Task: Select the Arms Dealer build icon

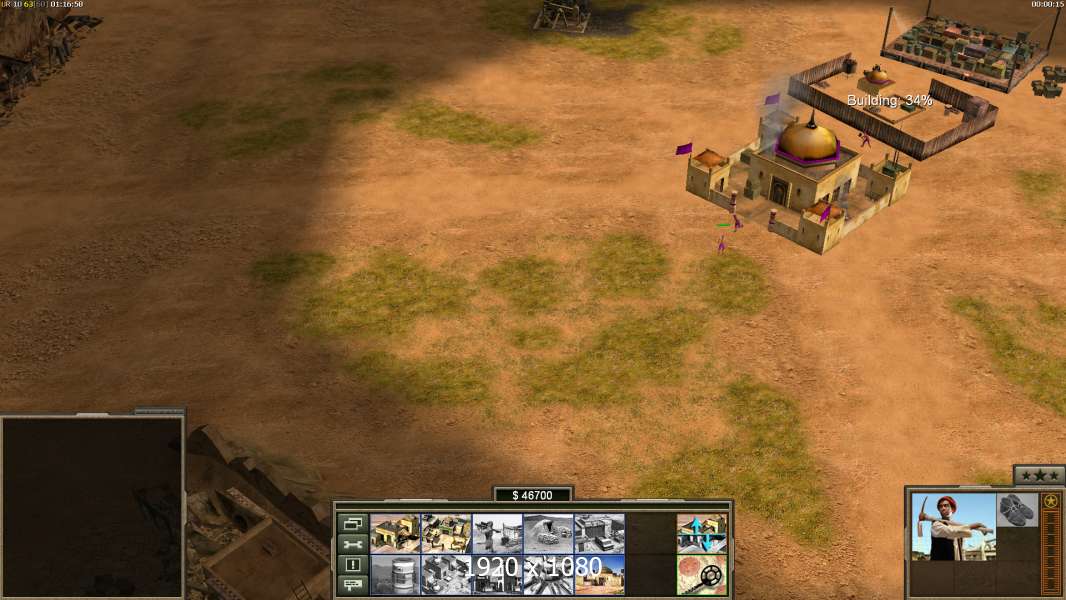Action: 599,533
